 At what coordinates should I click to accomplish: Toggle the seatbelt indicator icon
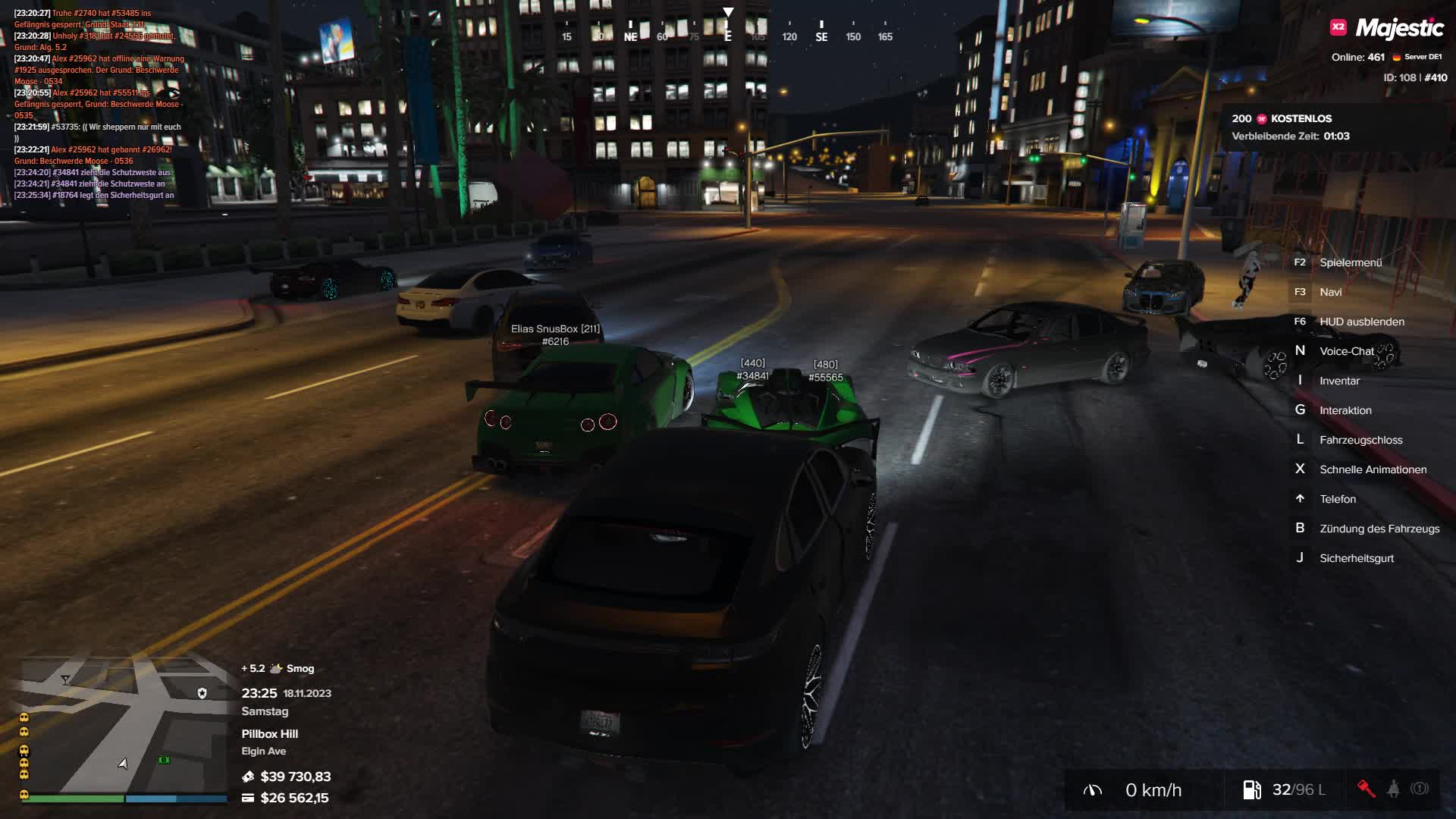pyautogui.click(x=1393, y=789)
